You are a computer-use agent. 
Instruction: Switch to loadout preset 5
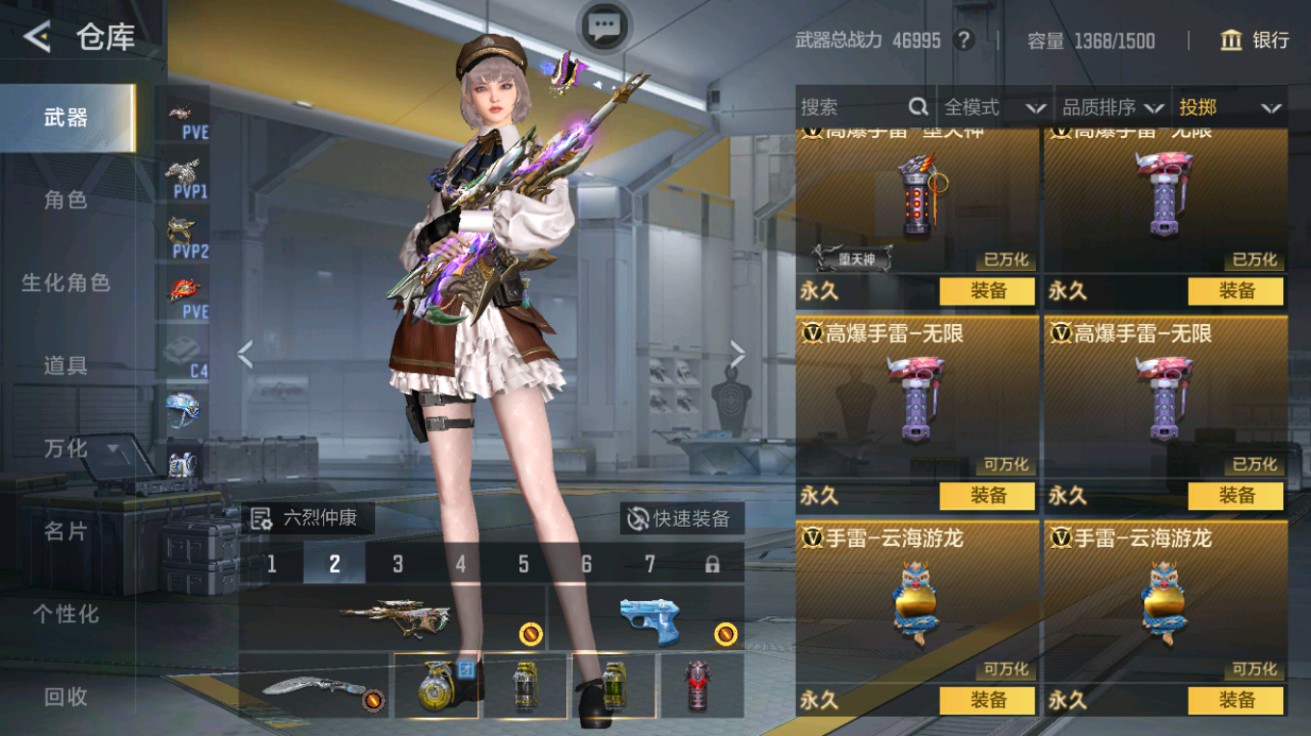523,563
